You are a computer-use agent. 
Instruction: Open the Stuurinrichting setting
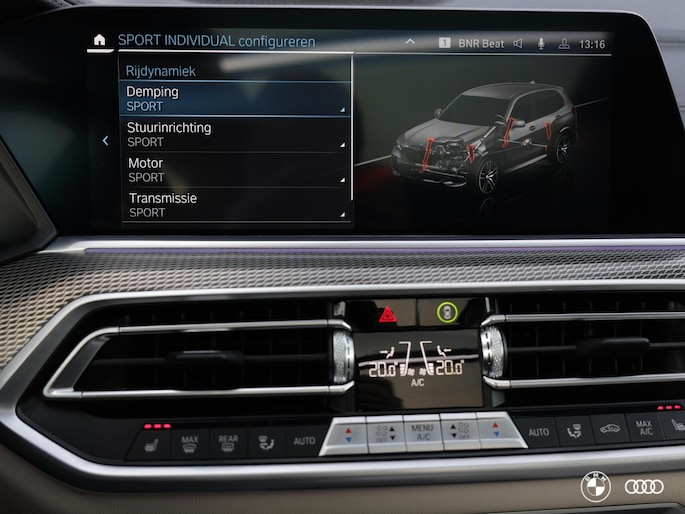[235, 134]
